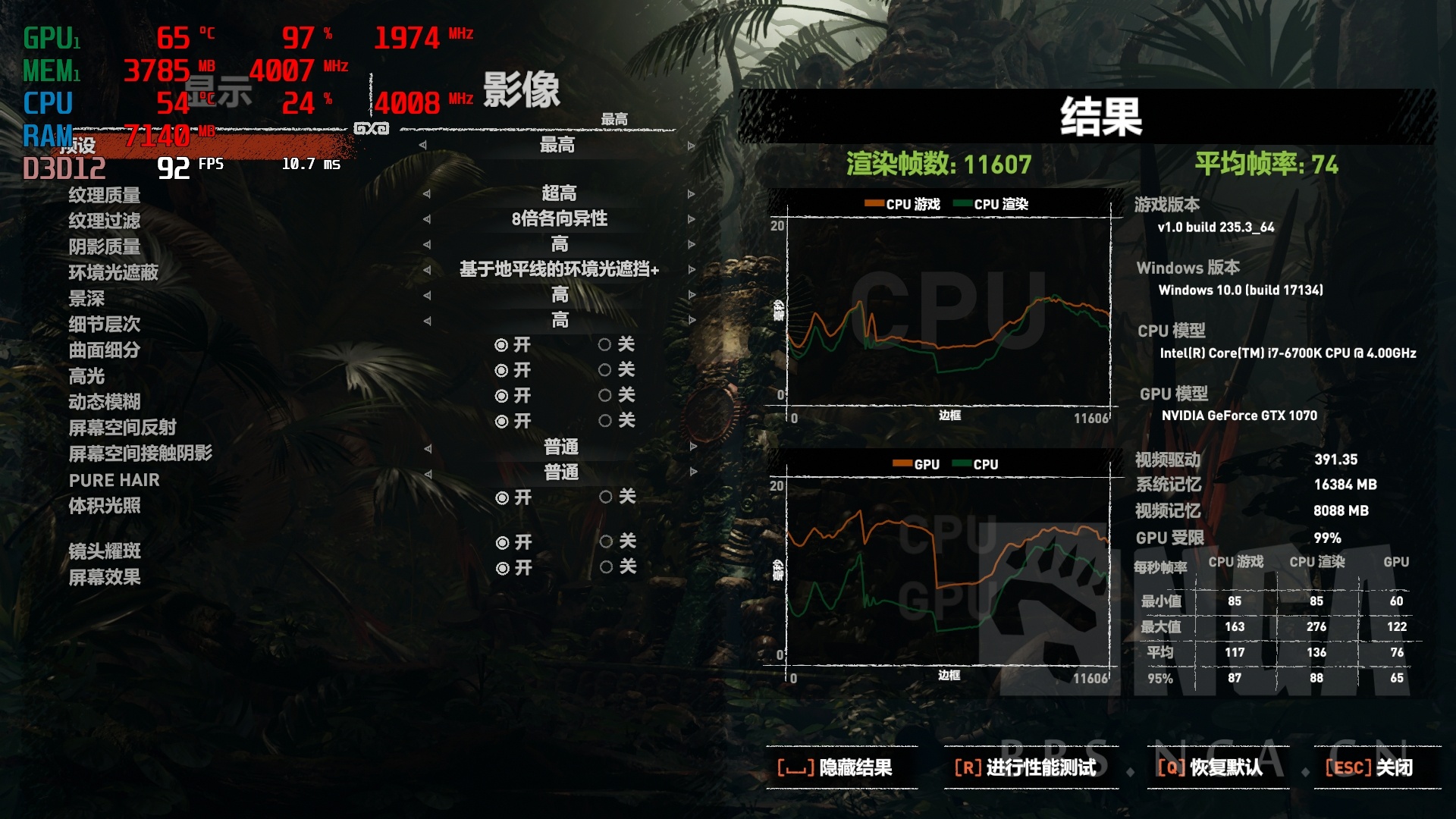Turn off 体积光照
This screenshot has height=819, width=1456.
(604, 499)
